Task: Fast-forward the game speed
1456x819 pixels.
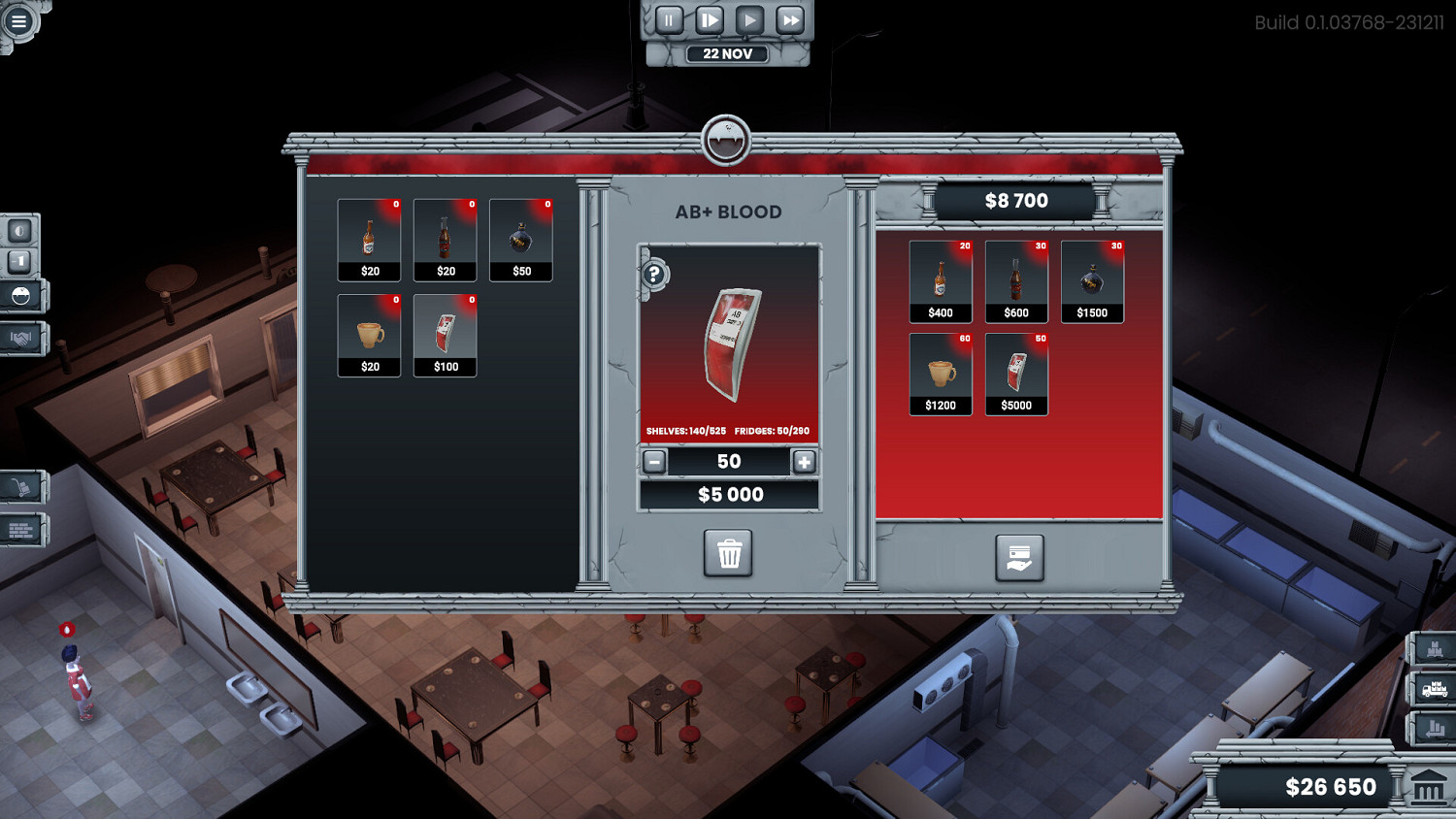Action: click(x=788, y=18)
